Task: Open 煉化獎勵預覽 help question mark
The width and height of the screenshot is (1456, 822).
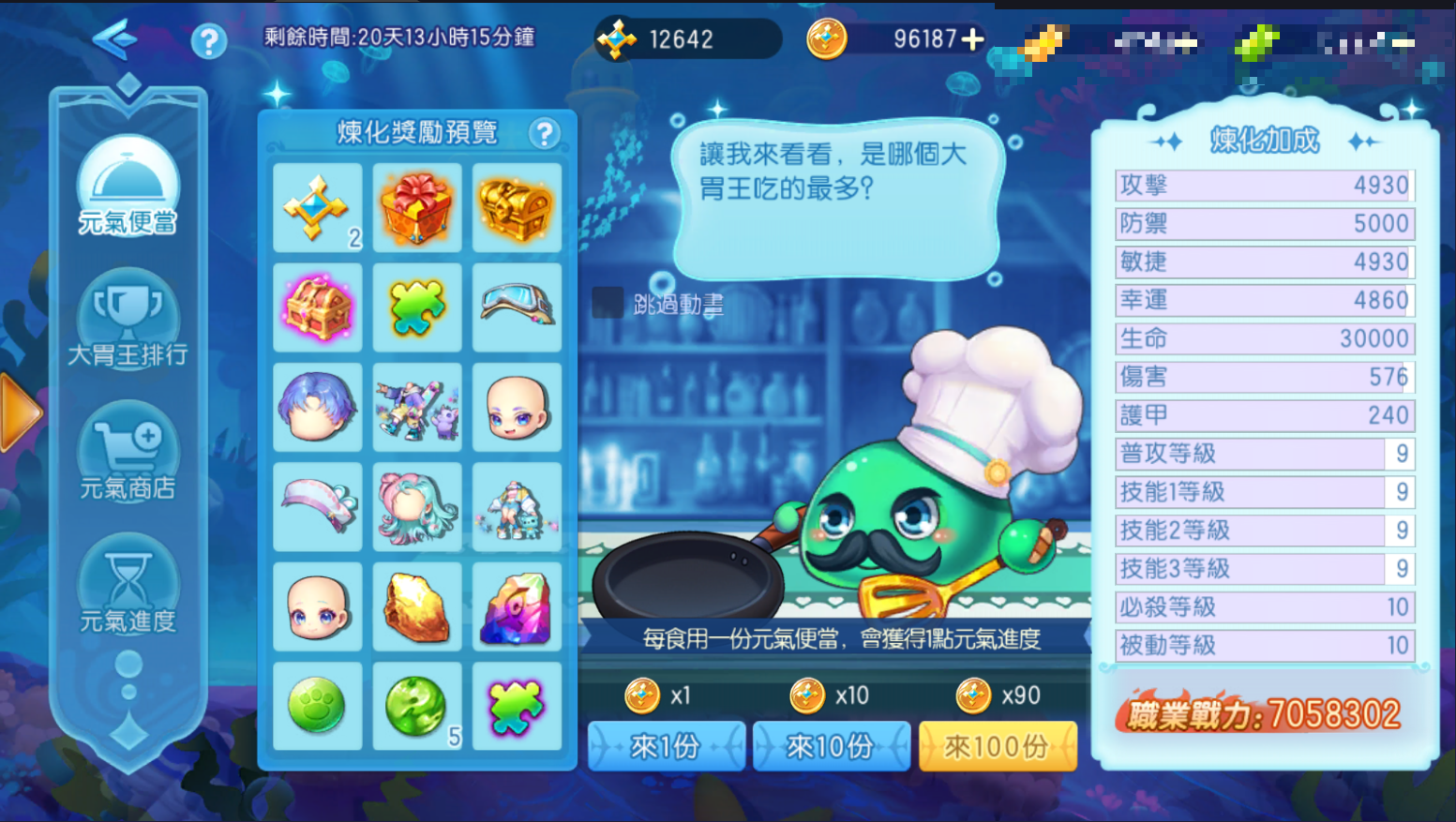Action: pyautogui.click(x=544, y=134)
